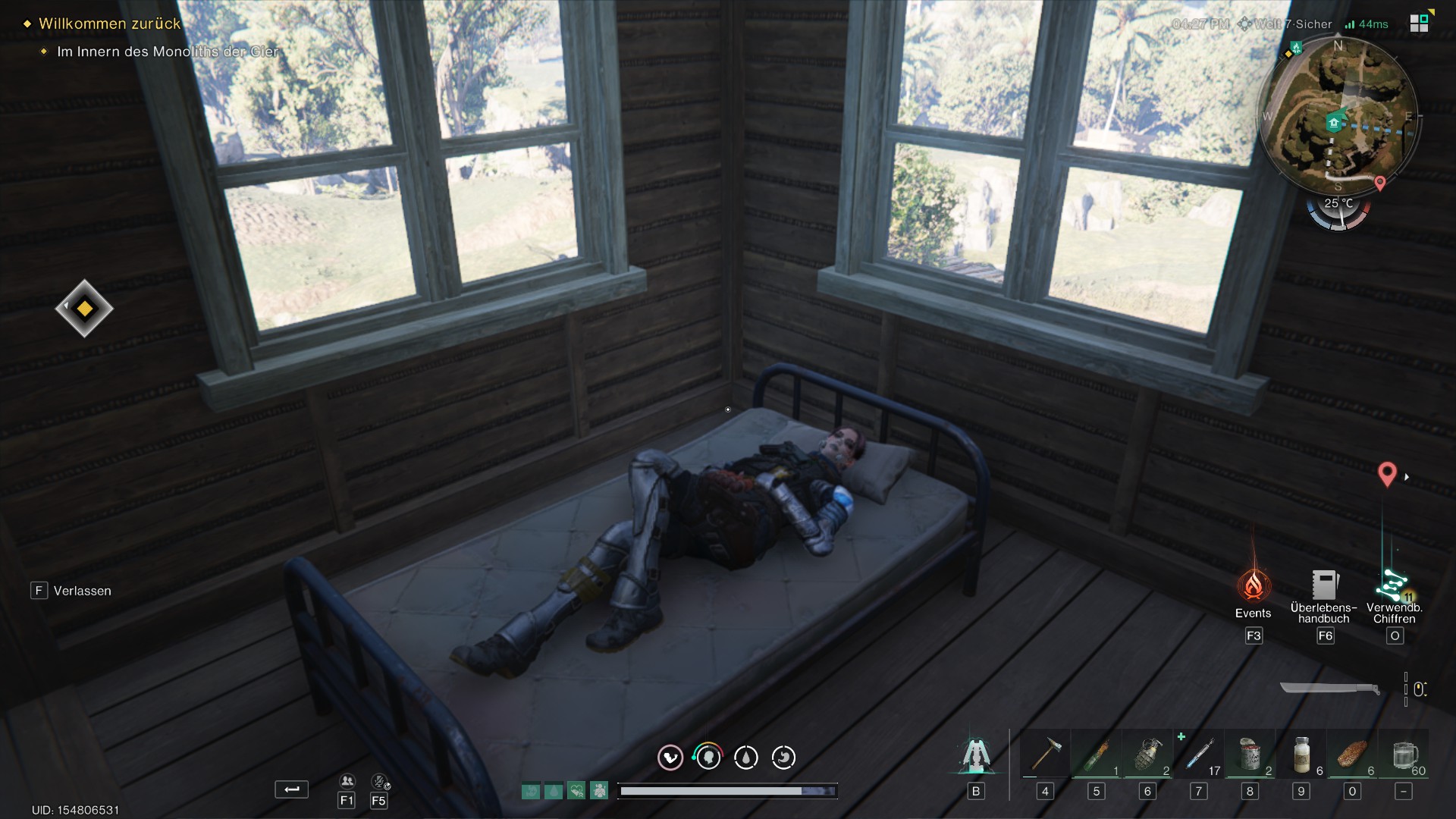The image size is (1456, 819).
Task: Open the quest tracker 'Willkommen zurück'
Action: (109, 24)
